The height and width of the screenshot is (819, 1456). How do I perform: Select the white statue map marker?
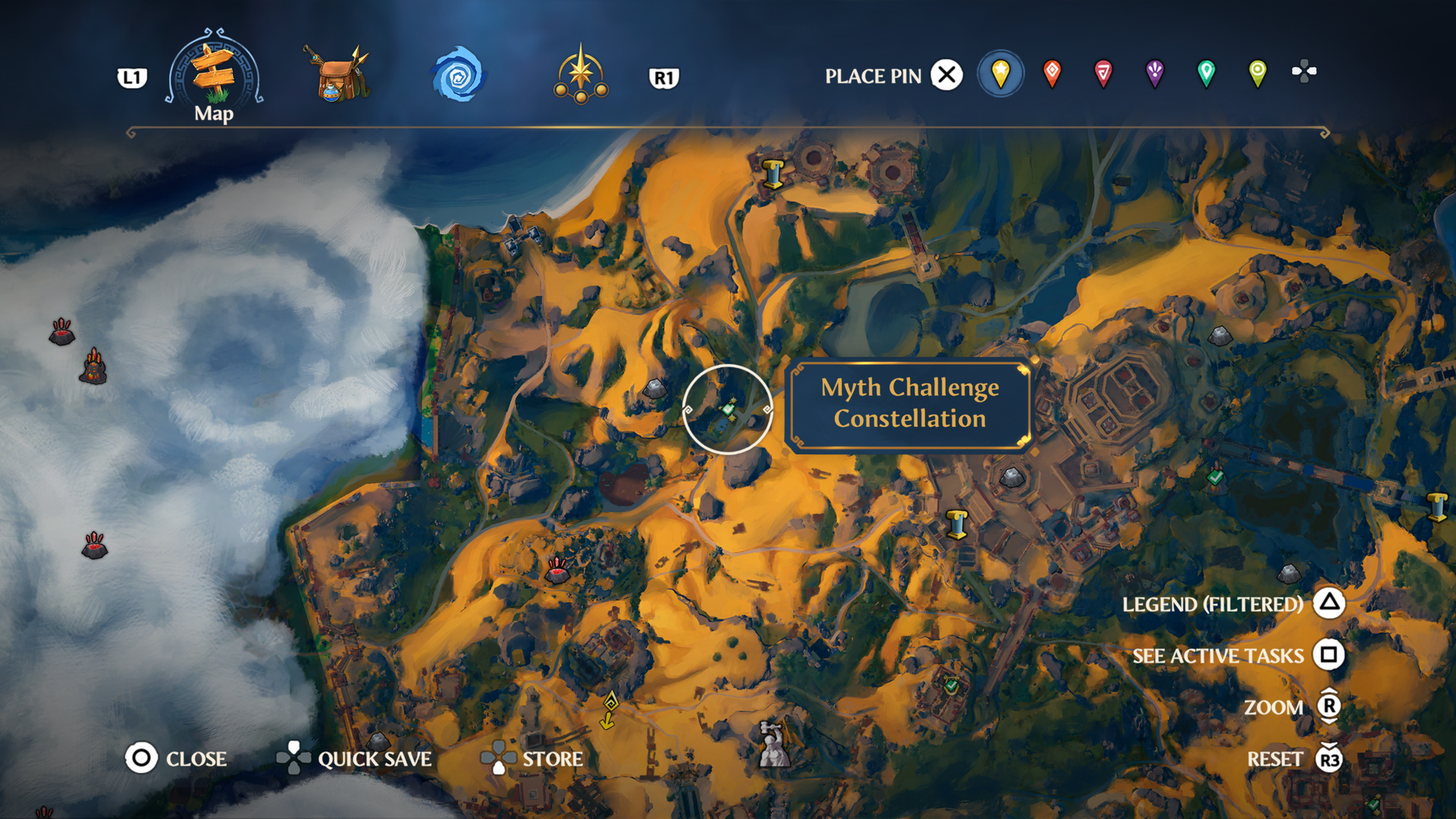pos(773,743)
